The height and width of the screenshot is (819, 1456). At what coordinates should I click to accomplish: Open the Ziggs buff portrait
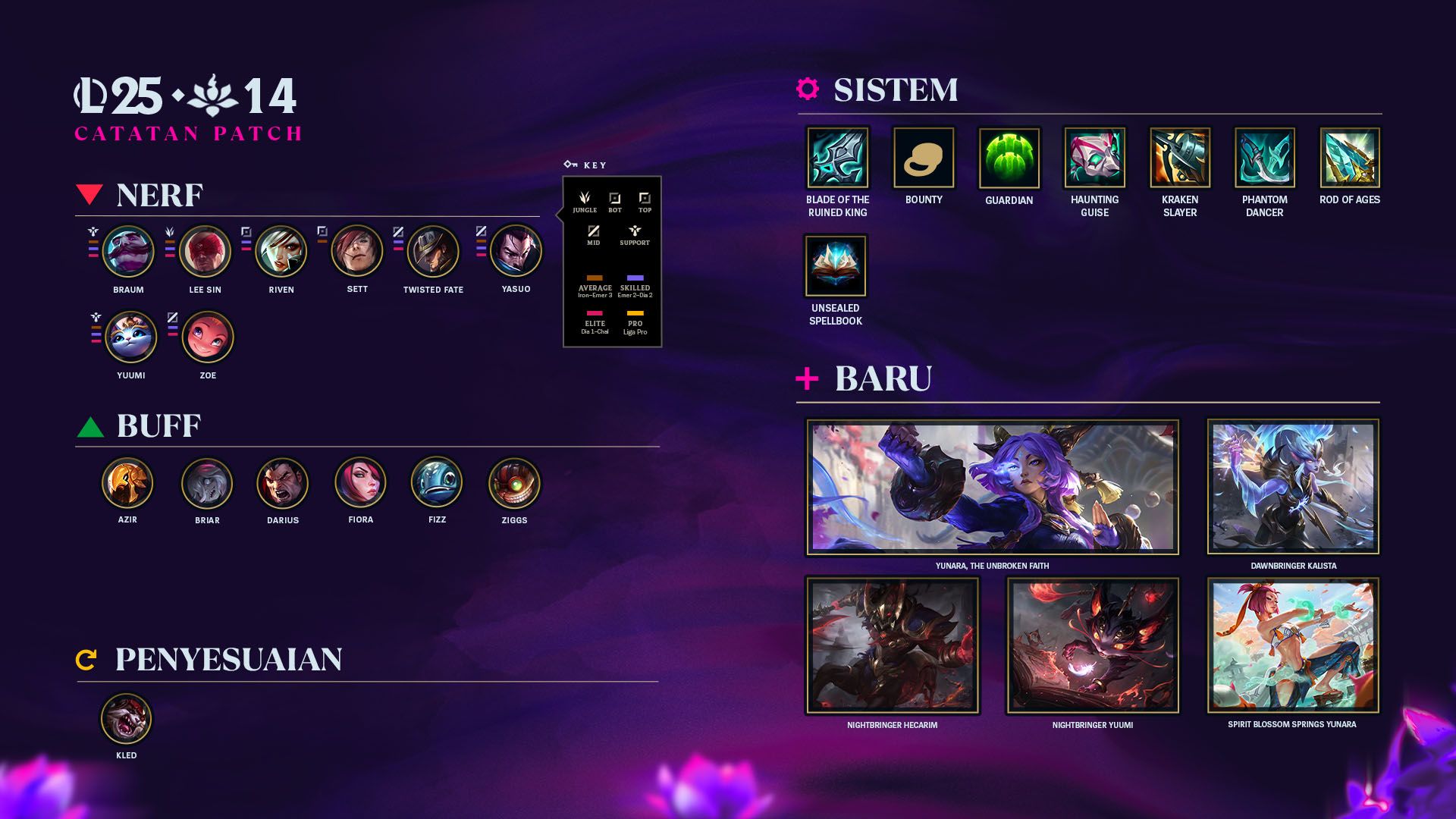pos(514,483)
